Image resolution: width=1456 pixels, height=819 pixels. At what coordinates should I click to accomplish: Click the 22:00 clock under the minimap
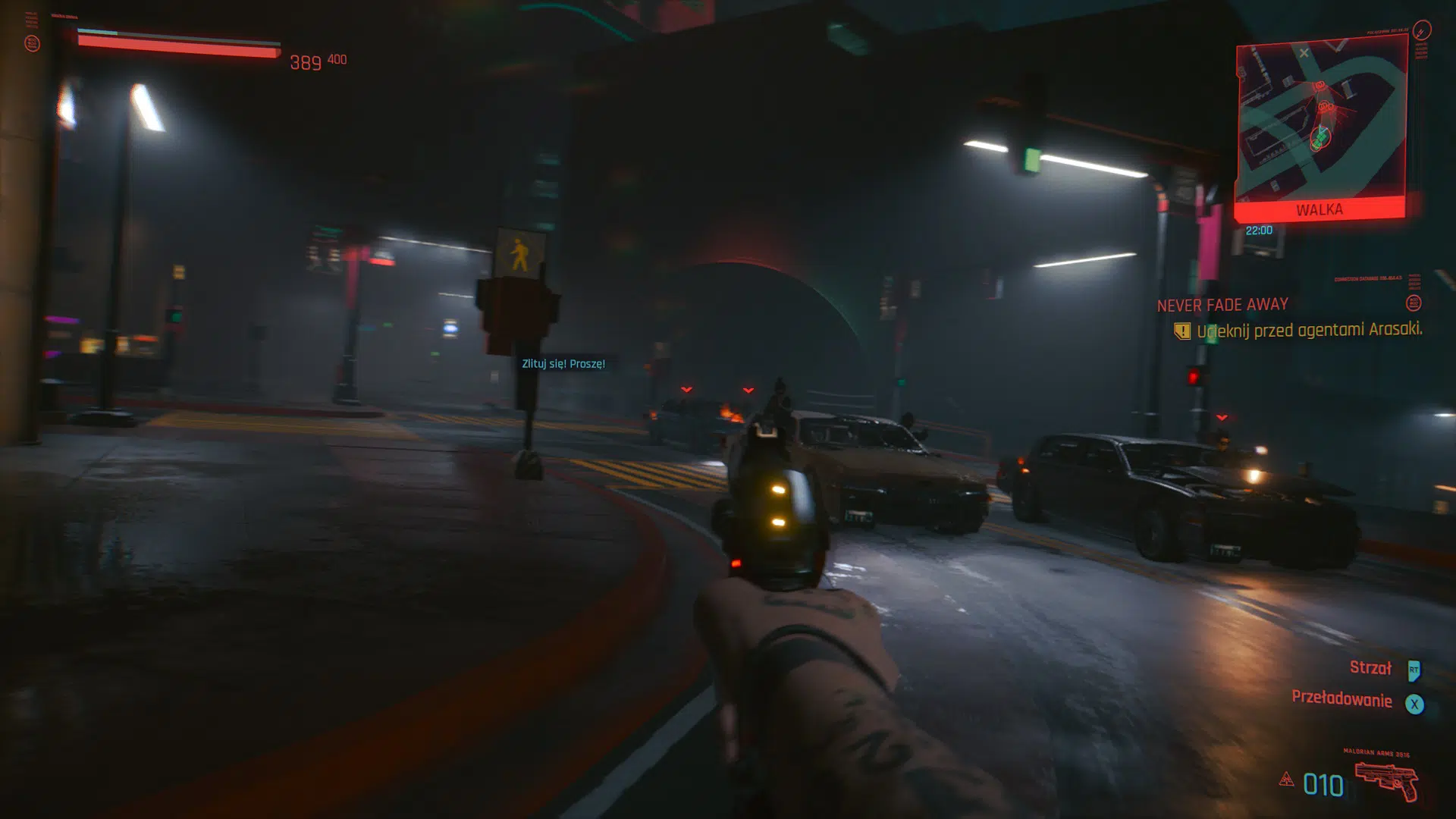pos(1260,230)
